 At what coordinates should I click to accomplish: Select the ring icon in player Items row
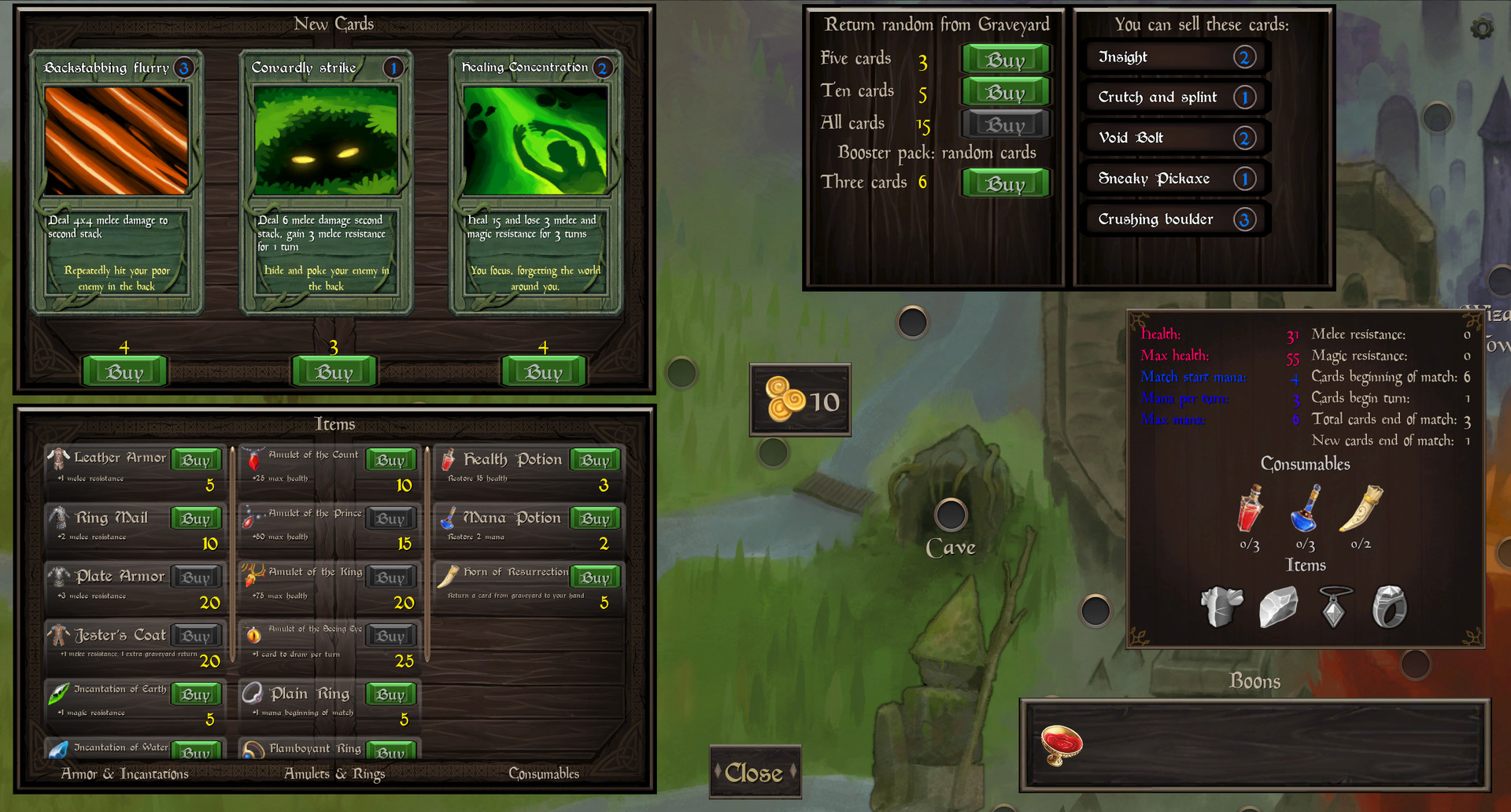pyautogui.click(x=1391, y=604)
